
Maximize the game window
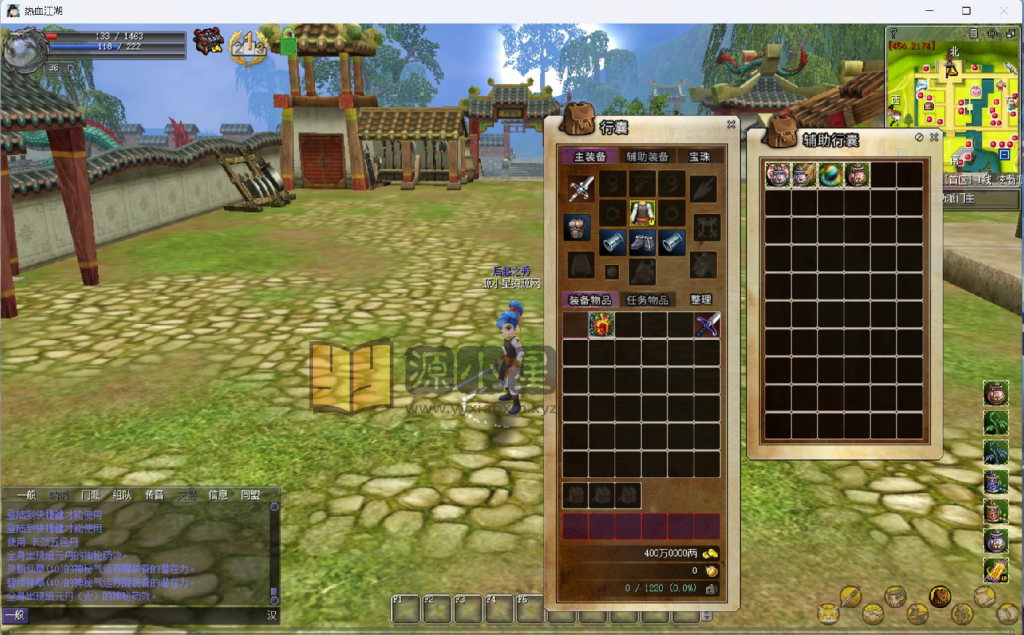point(966,11)
